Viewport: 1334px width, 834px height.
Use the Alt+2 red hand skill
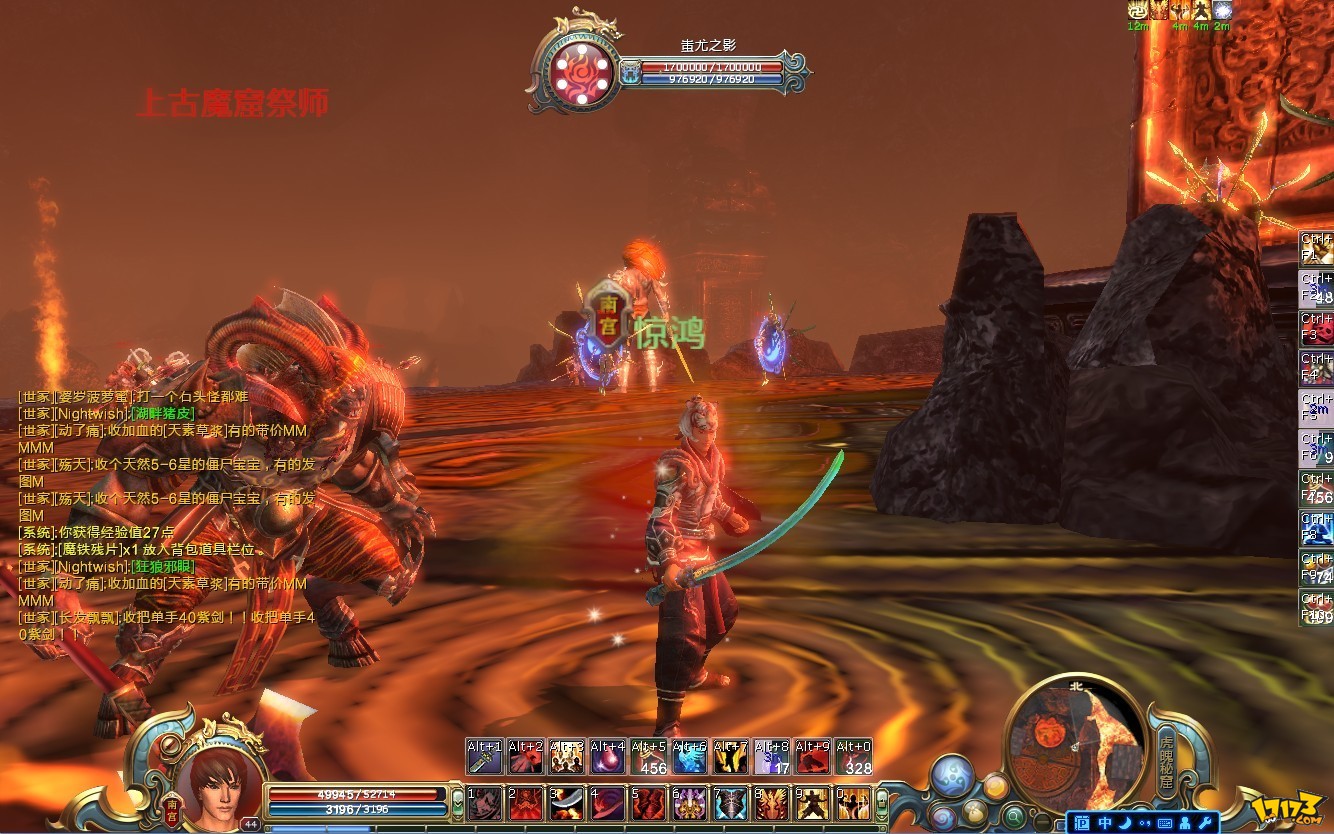[526, 757]
